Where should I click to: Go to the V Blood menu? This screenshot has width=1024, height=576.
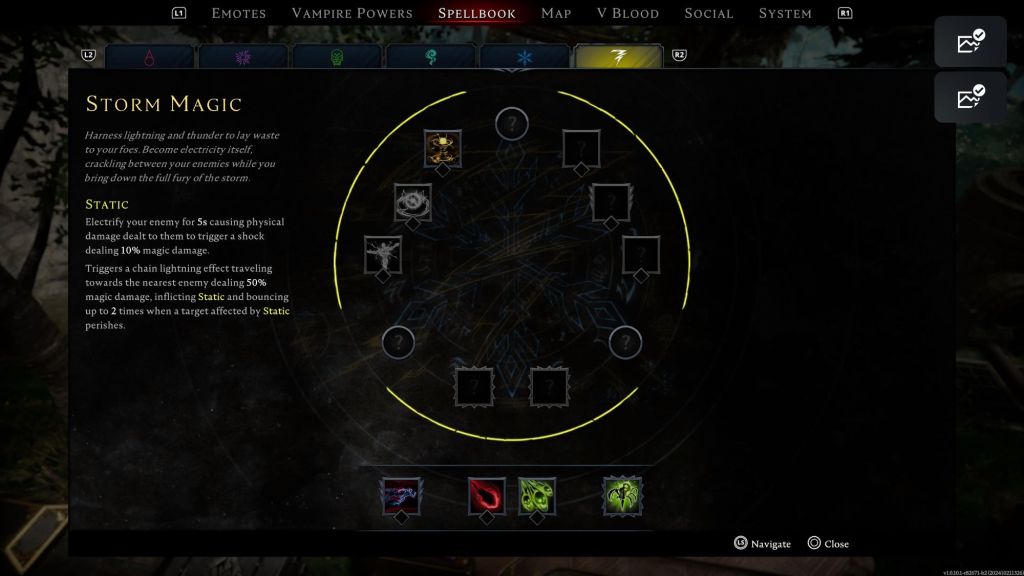[x=628, y=13]
